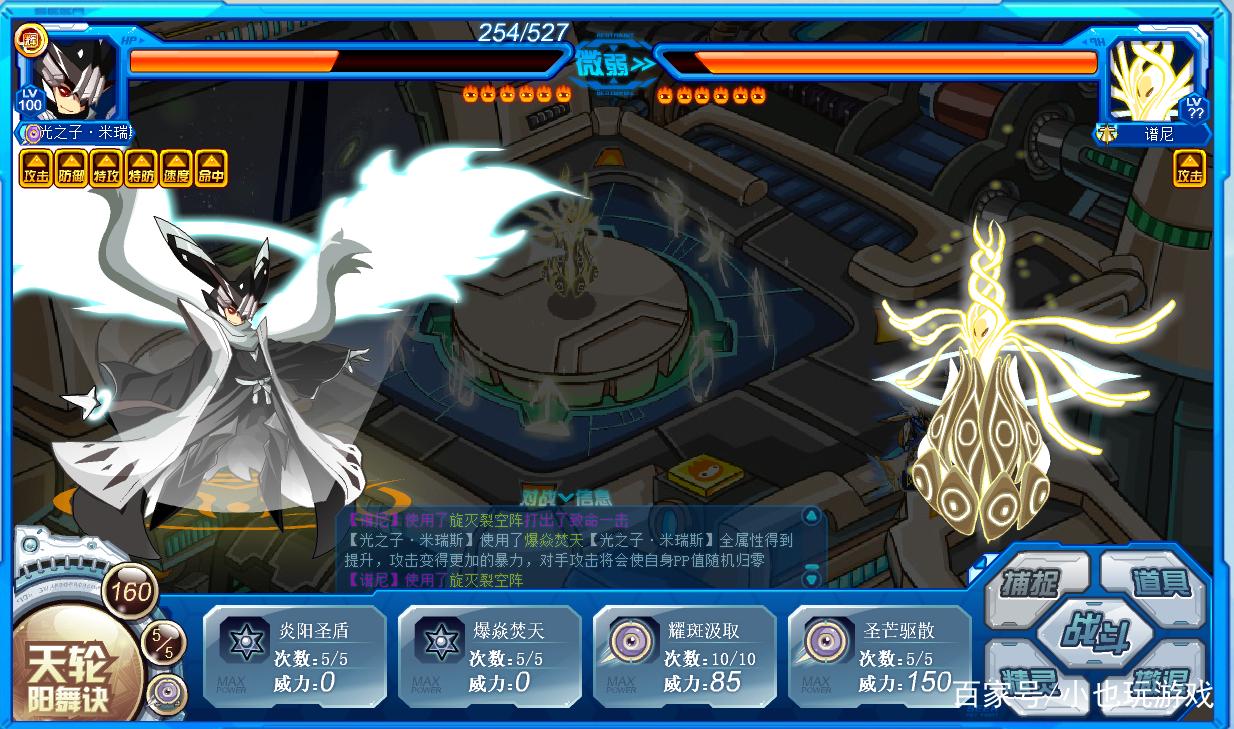This screenshot has width=1234, height=729.
Task: Open the 道具 items menu
Action: 1158,580
